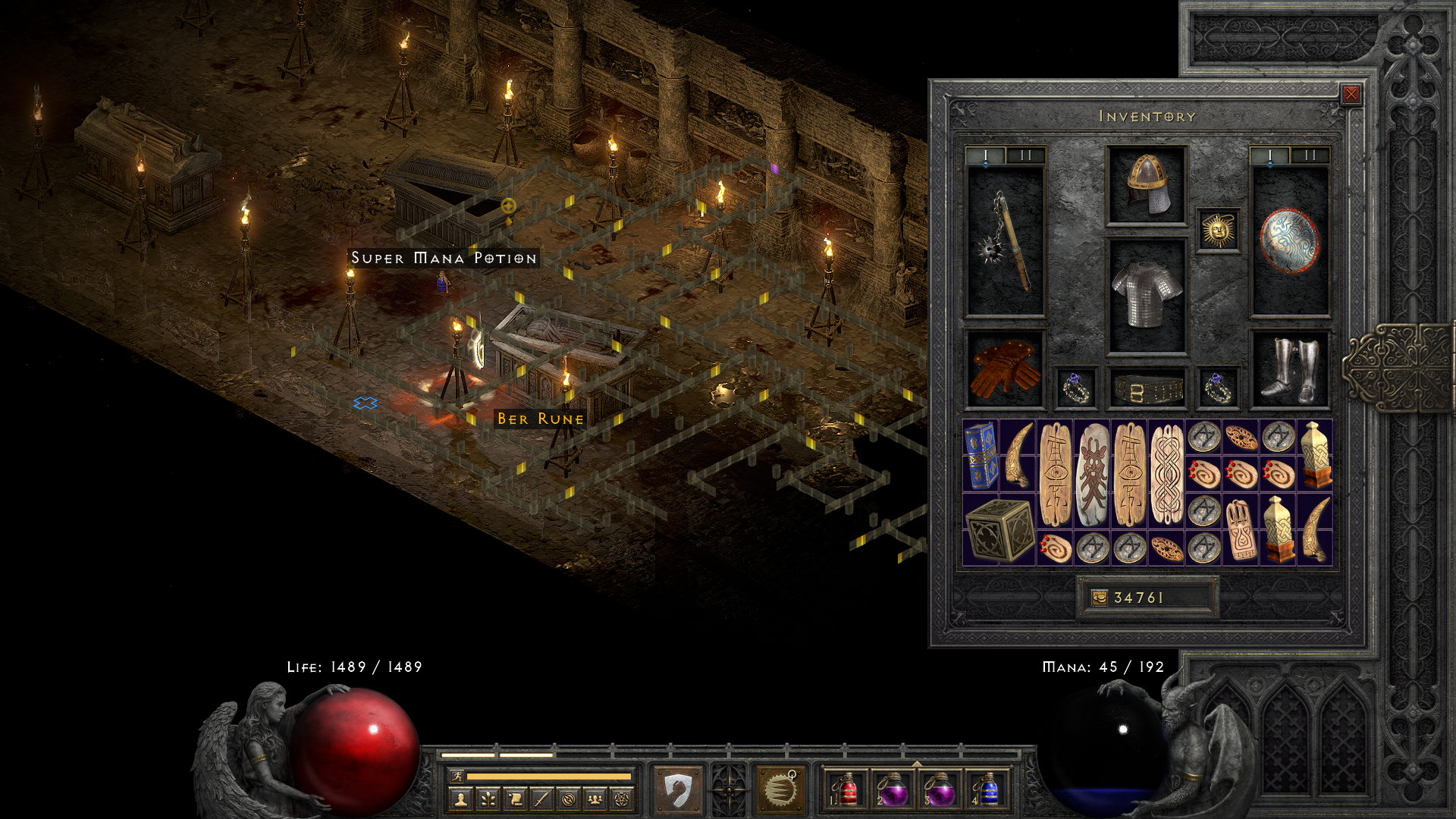The image size is (1456, 819).
Task: Select the Horadric Cube in the inventory
Action: click(x=999, y=530)
